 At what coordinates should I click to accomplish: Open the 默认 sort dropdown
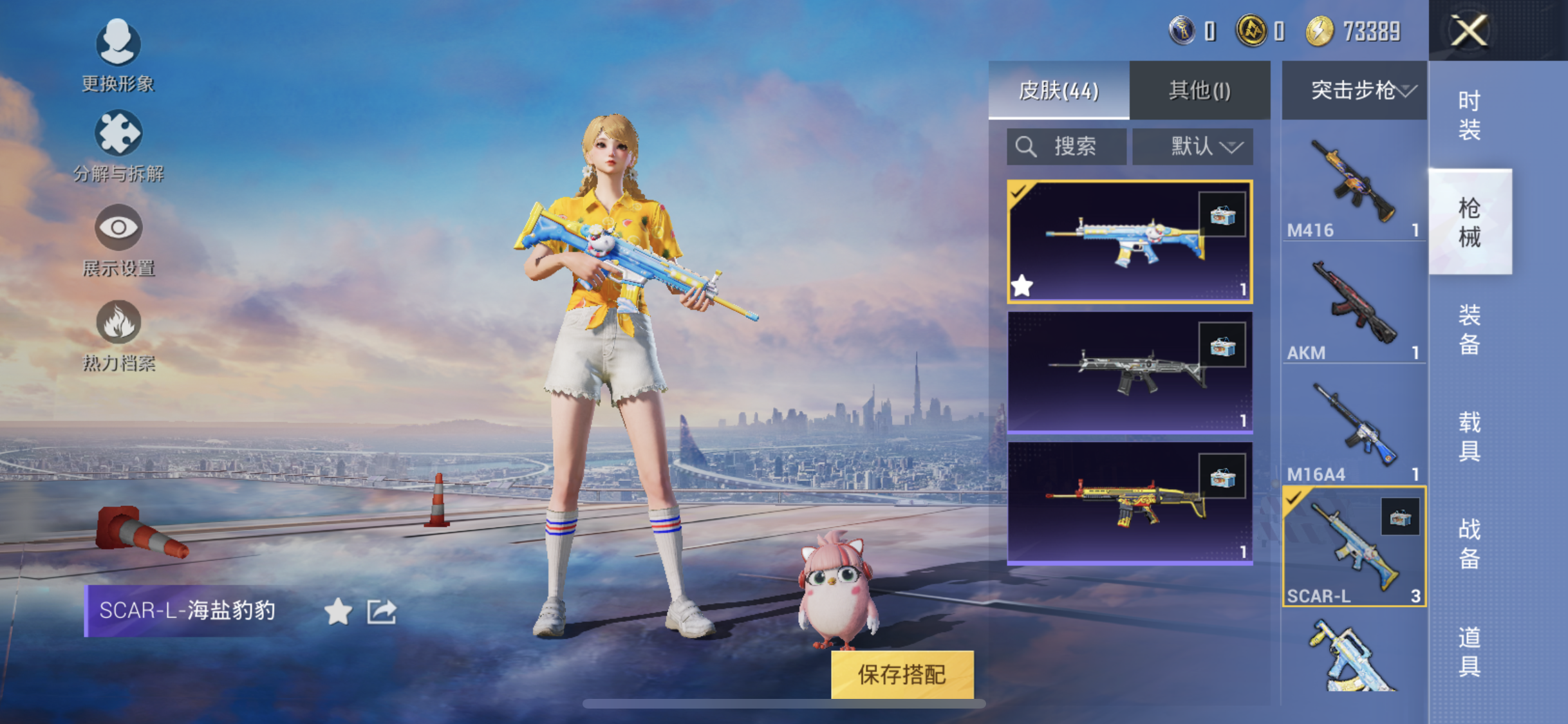coord(1193,147)
